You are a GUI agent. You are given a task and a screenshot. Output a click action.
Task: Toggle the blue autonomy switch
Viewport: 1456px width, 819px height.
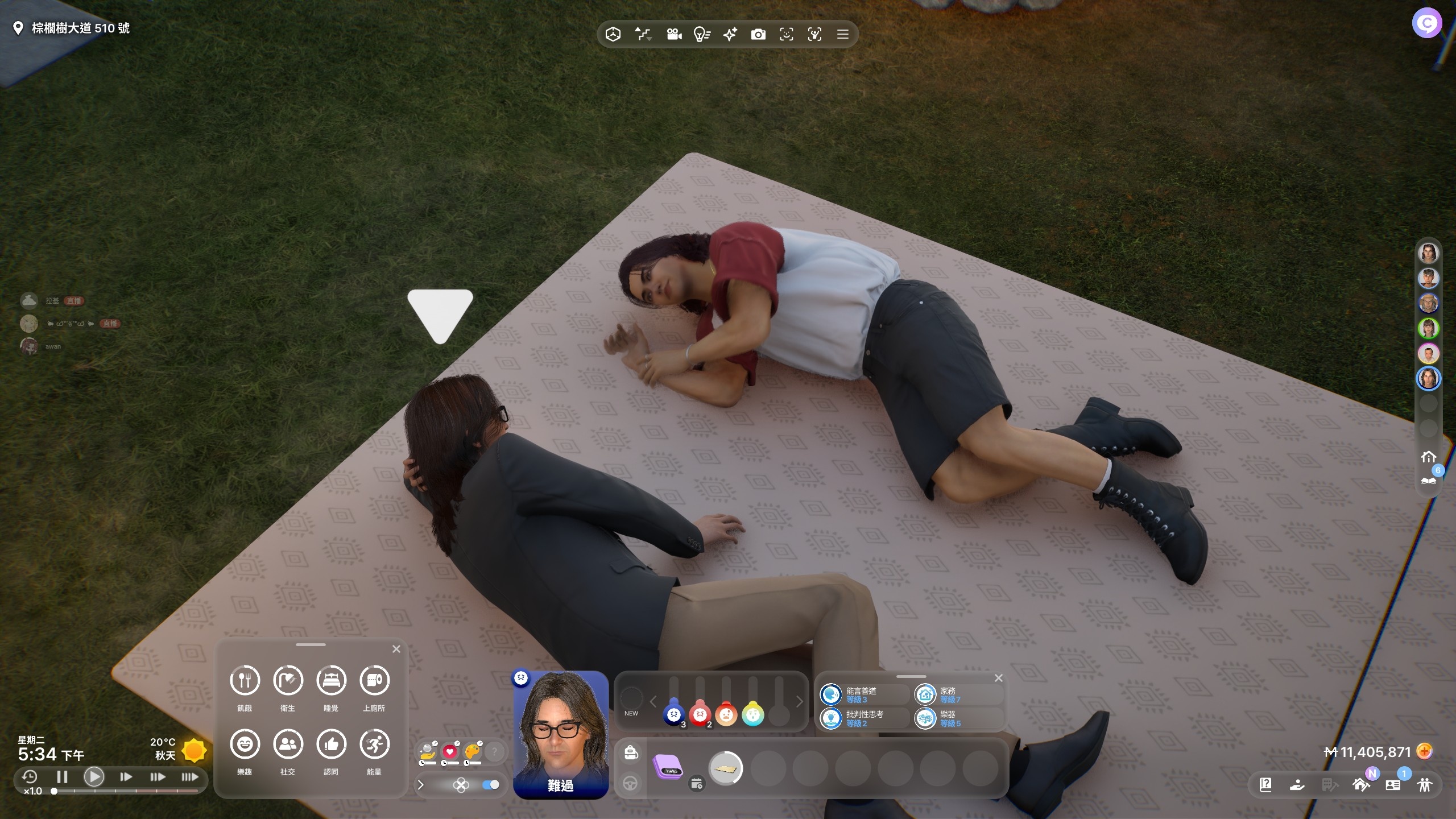490,785
